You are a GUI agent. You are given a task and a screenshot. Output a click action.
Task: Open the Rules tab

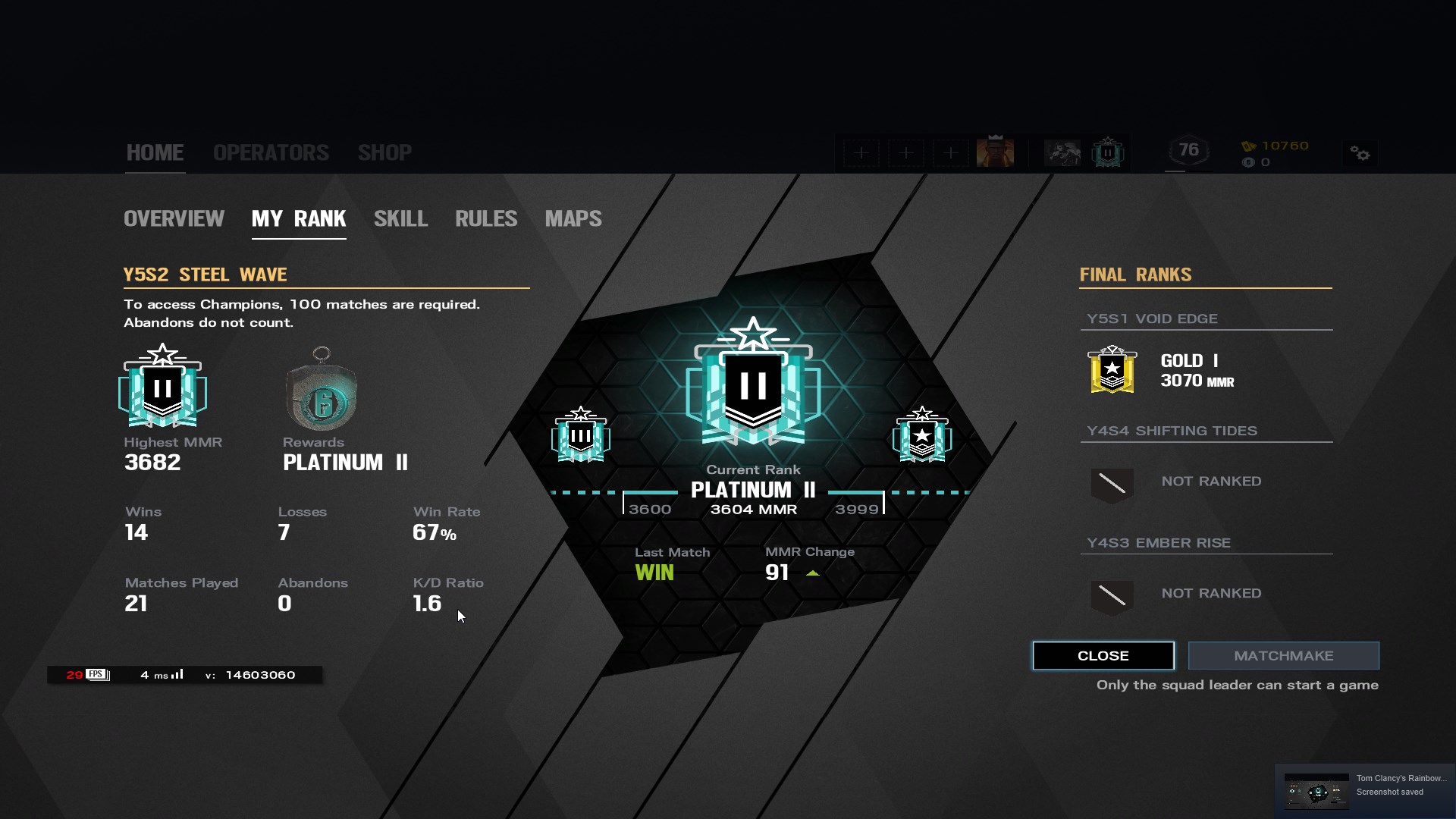point(486,218)
